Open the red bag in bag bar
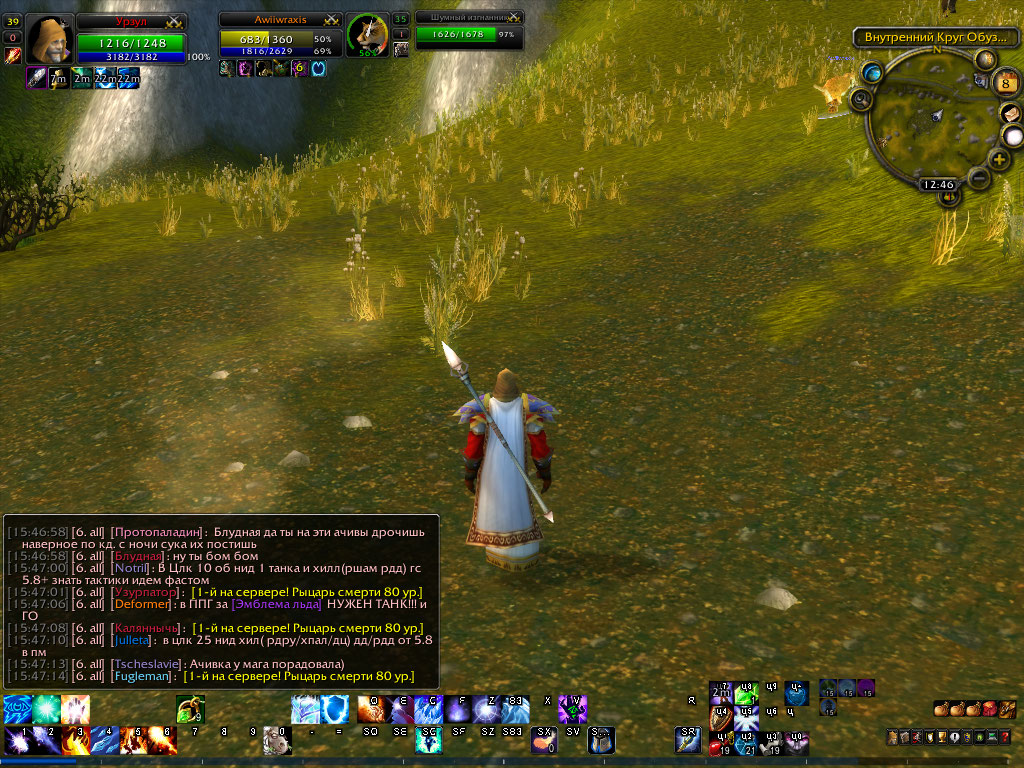Screen dimensions: 1024x768 pyautogui.click(x=989, y=709)
